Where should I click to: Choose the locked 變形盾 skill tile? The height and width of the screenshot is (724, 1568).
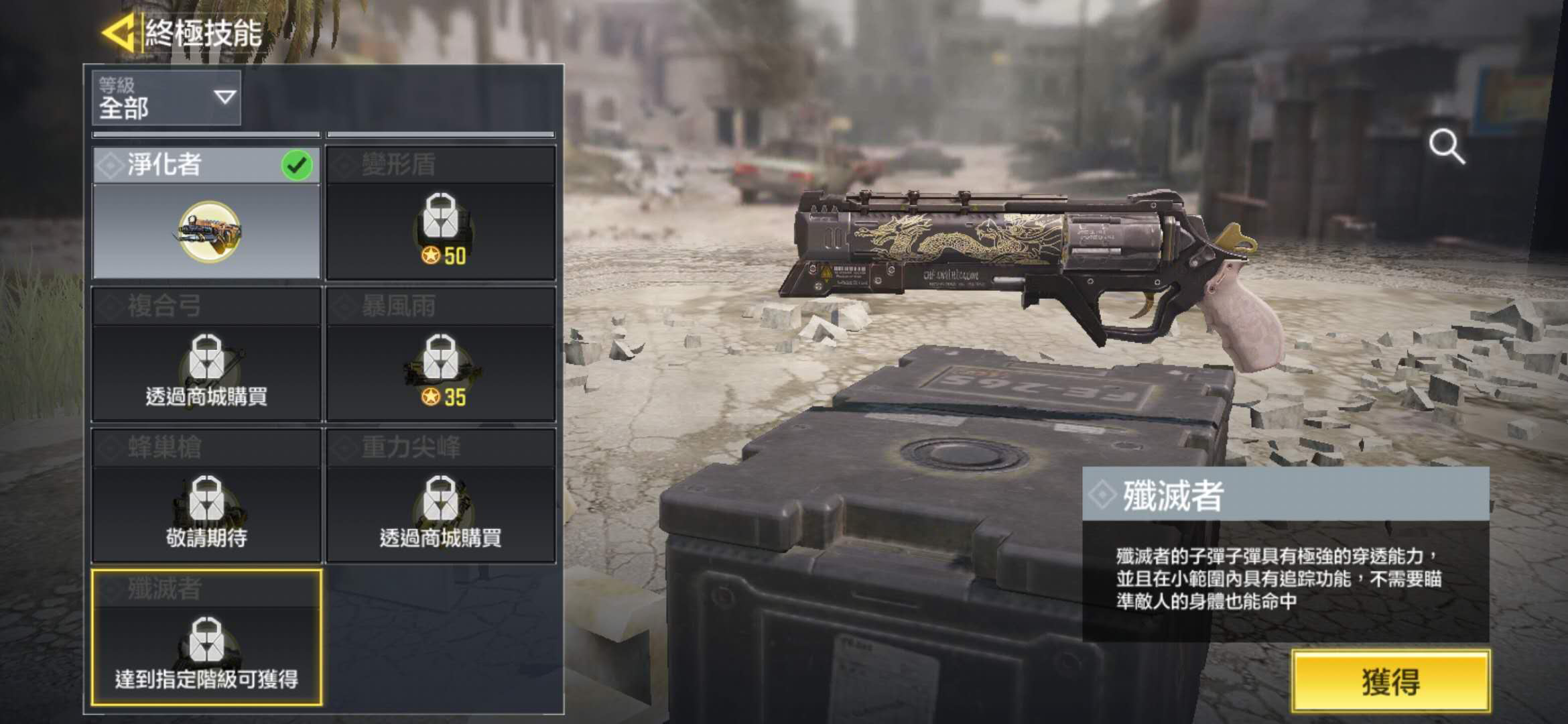pyautogui.click(x=440, y=213)
